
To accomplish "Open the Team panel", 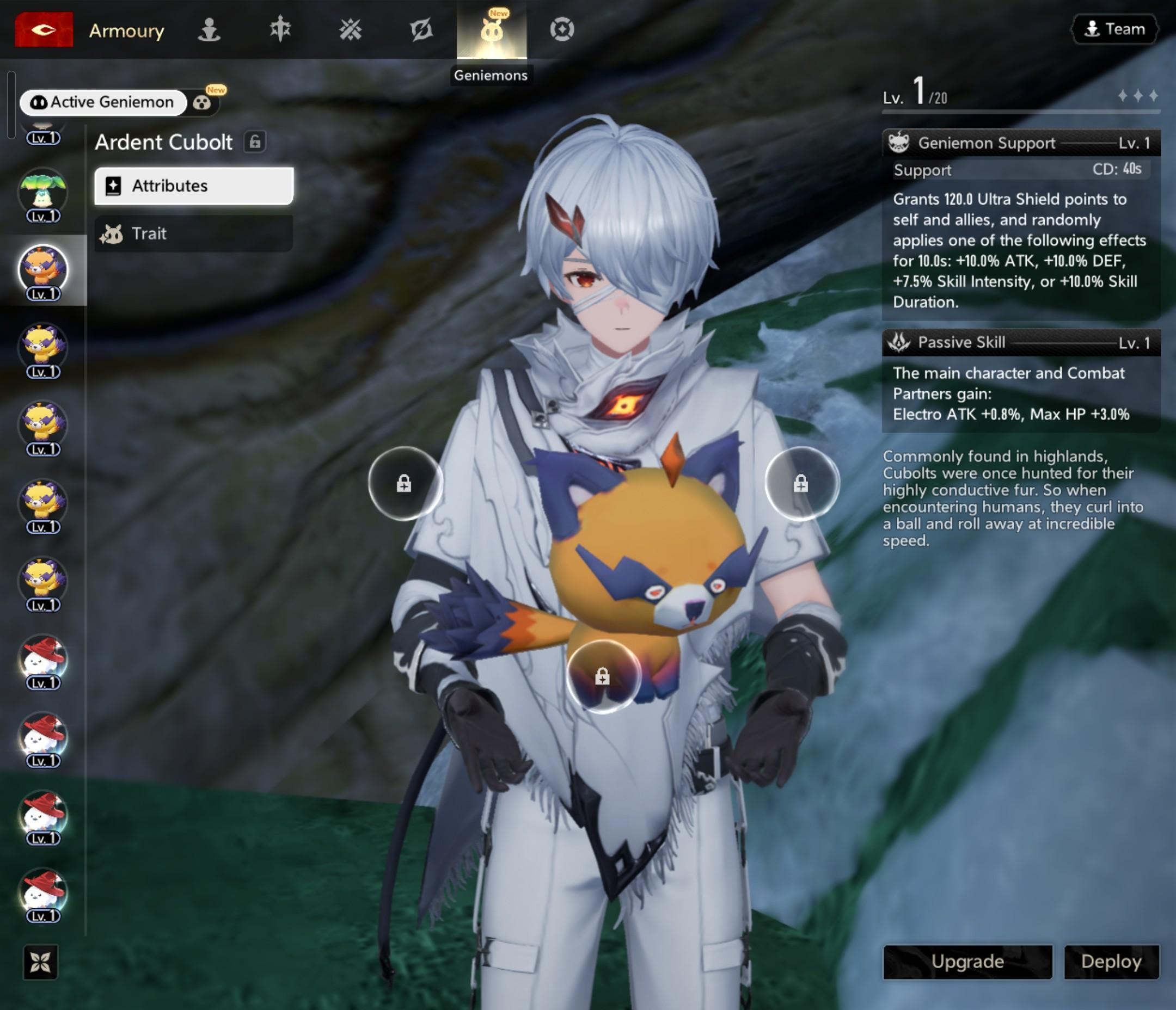I will point(1114,29).
